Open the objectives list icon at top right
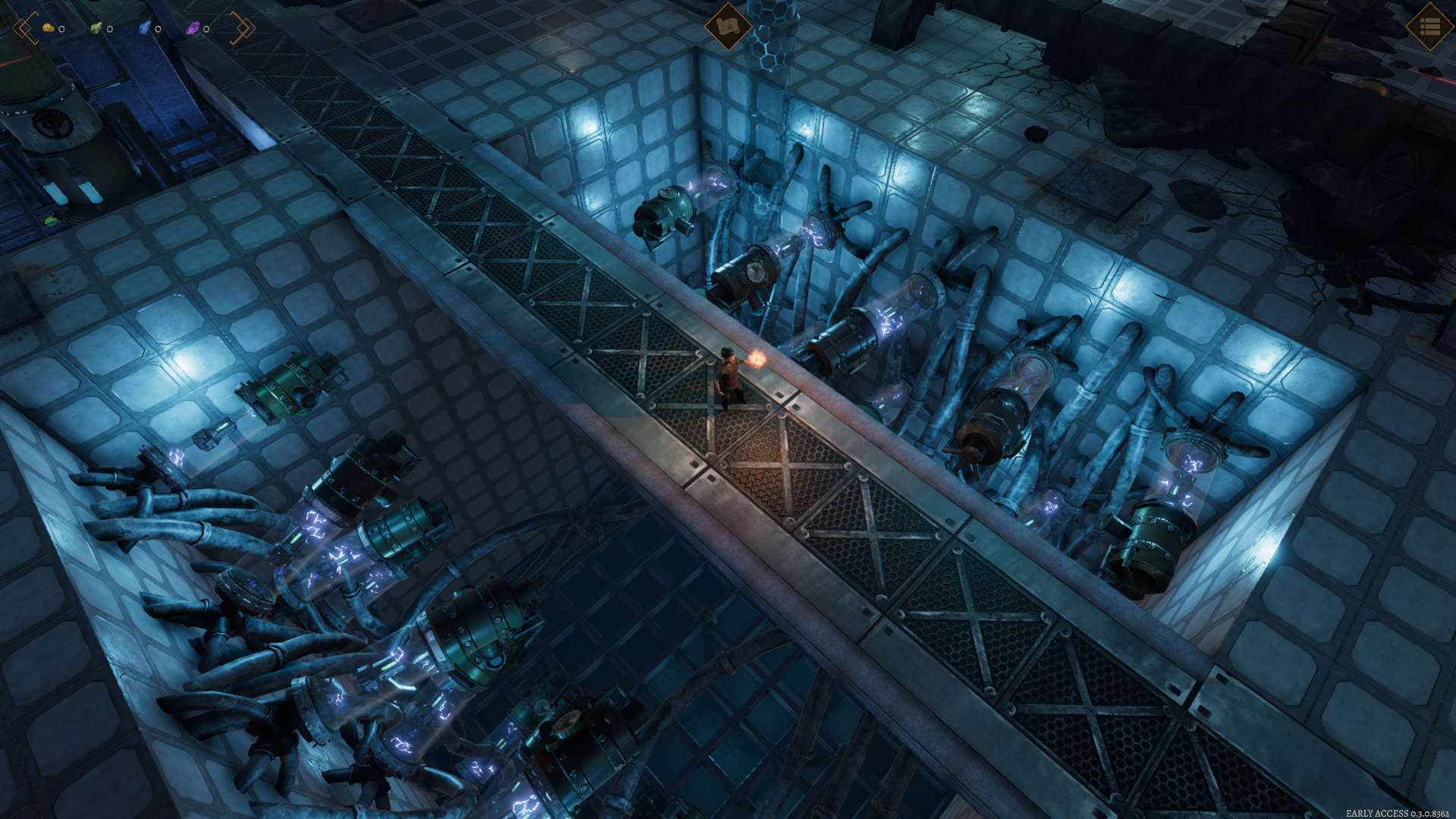Screen dimensions: 1456x819 (1429, 27)
